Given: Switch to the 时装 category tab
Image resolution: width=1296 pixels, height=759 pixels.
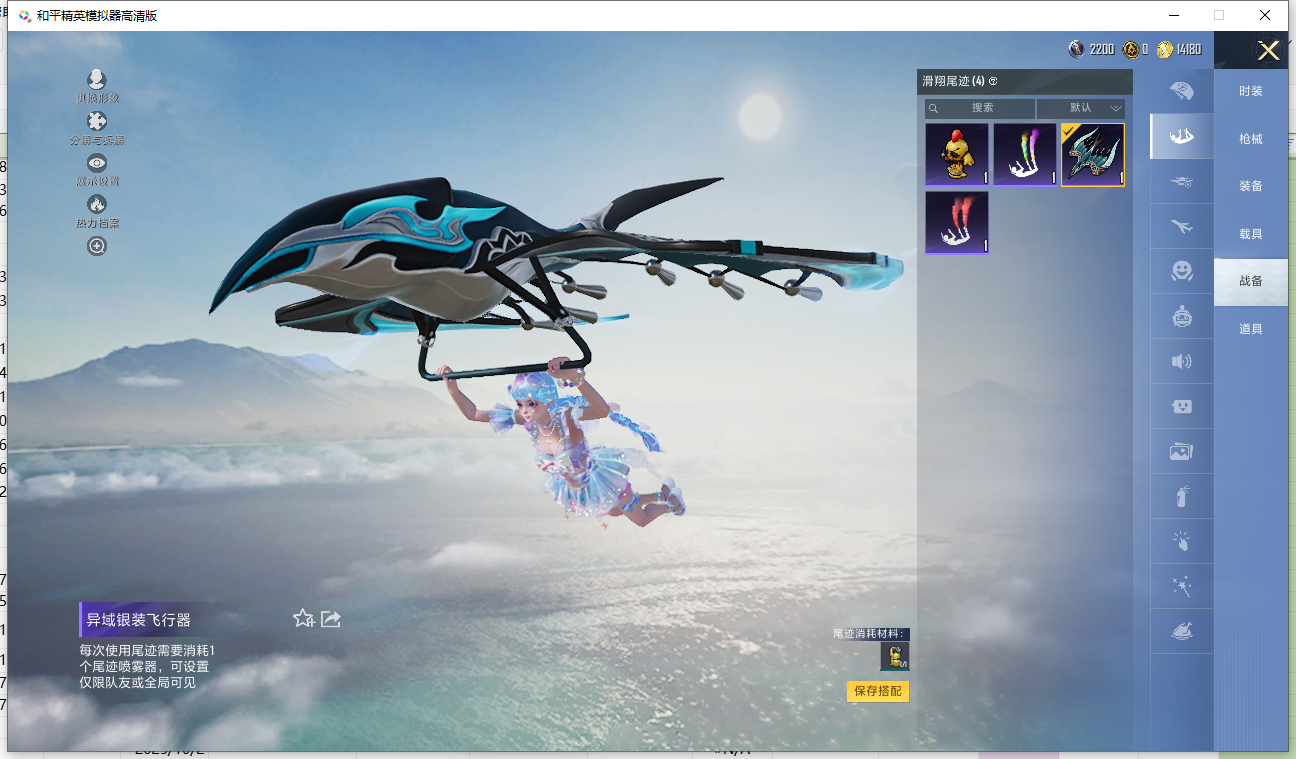Looking at the screenshot, I should click(x=1250, y=91).
